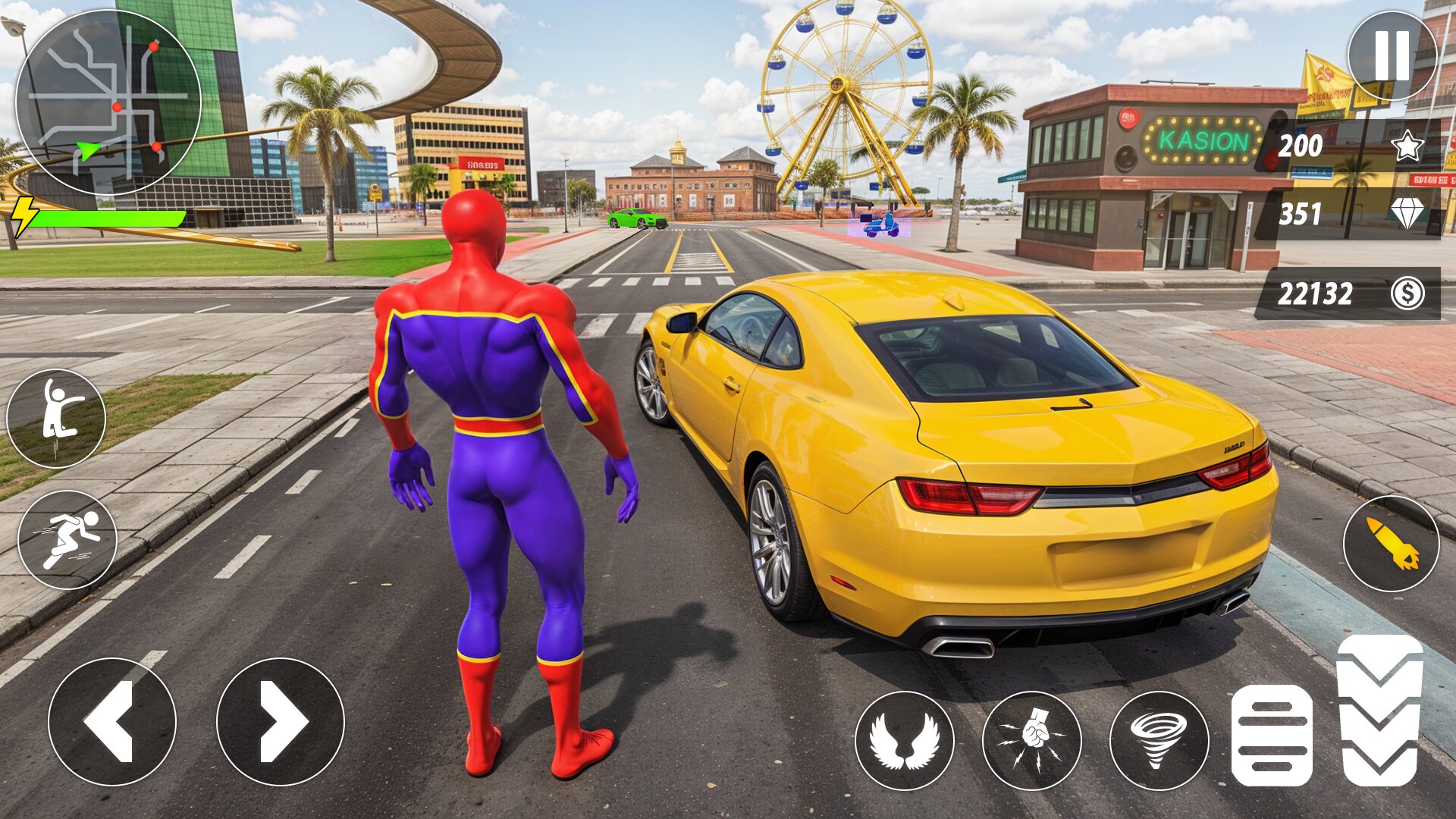The height and width of the screenshot is (819, 1456).
Task: Use the punch fist attack button
Action: pyautogui.click(x=1031, y=740)
